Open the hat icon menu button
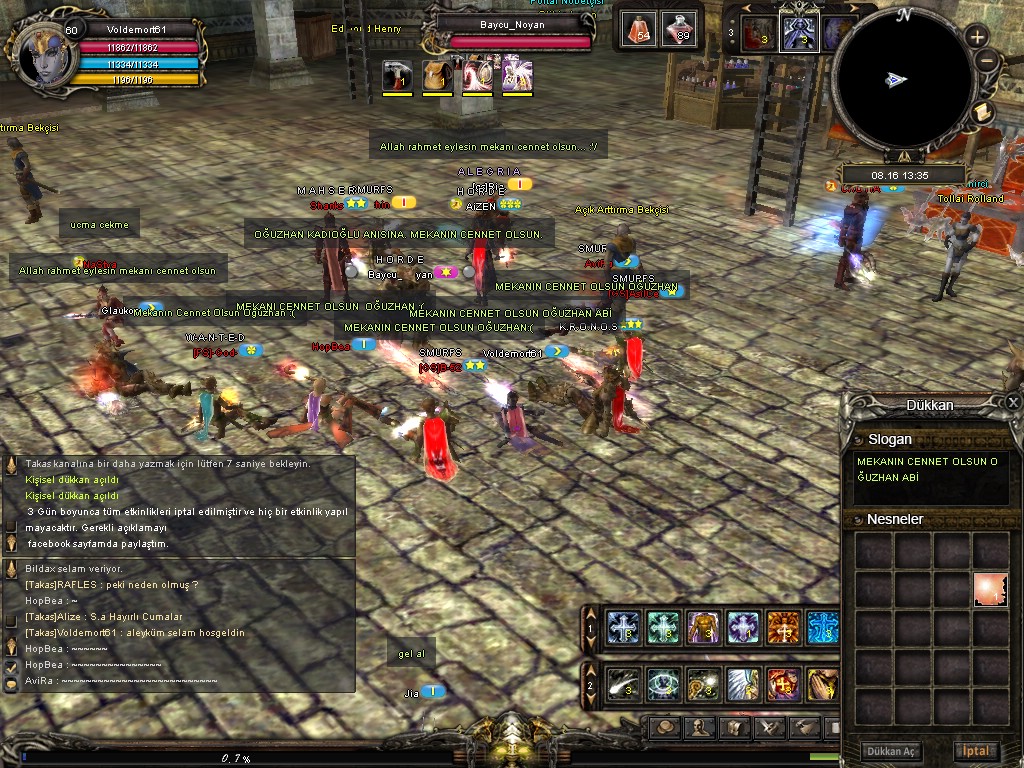The image size is (1024, 768). [666, 727]
